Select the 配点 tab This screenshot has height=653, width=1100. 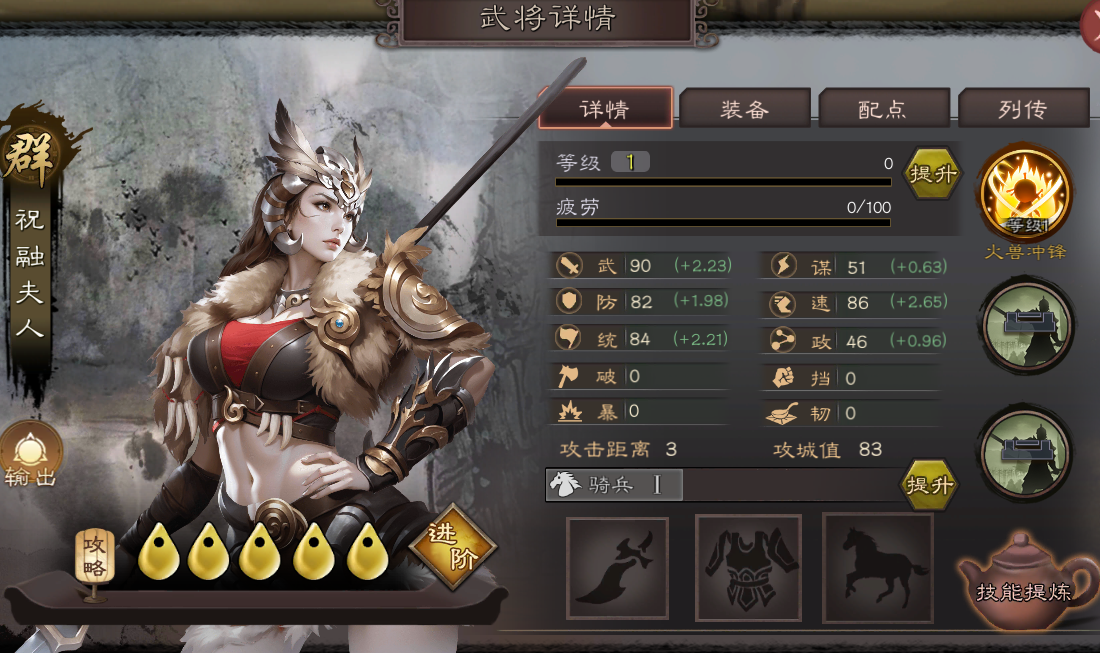883,109
